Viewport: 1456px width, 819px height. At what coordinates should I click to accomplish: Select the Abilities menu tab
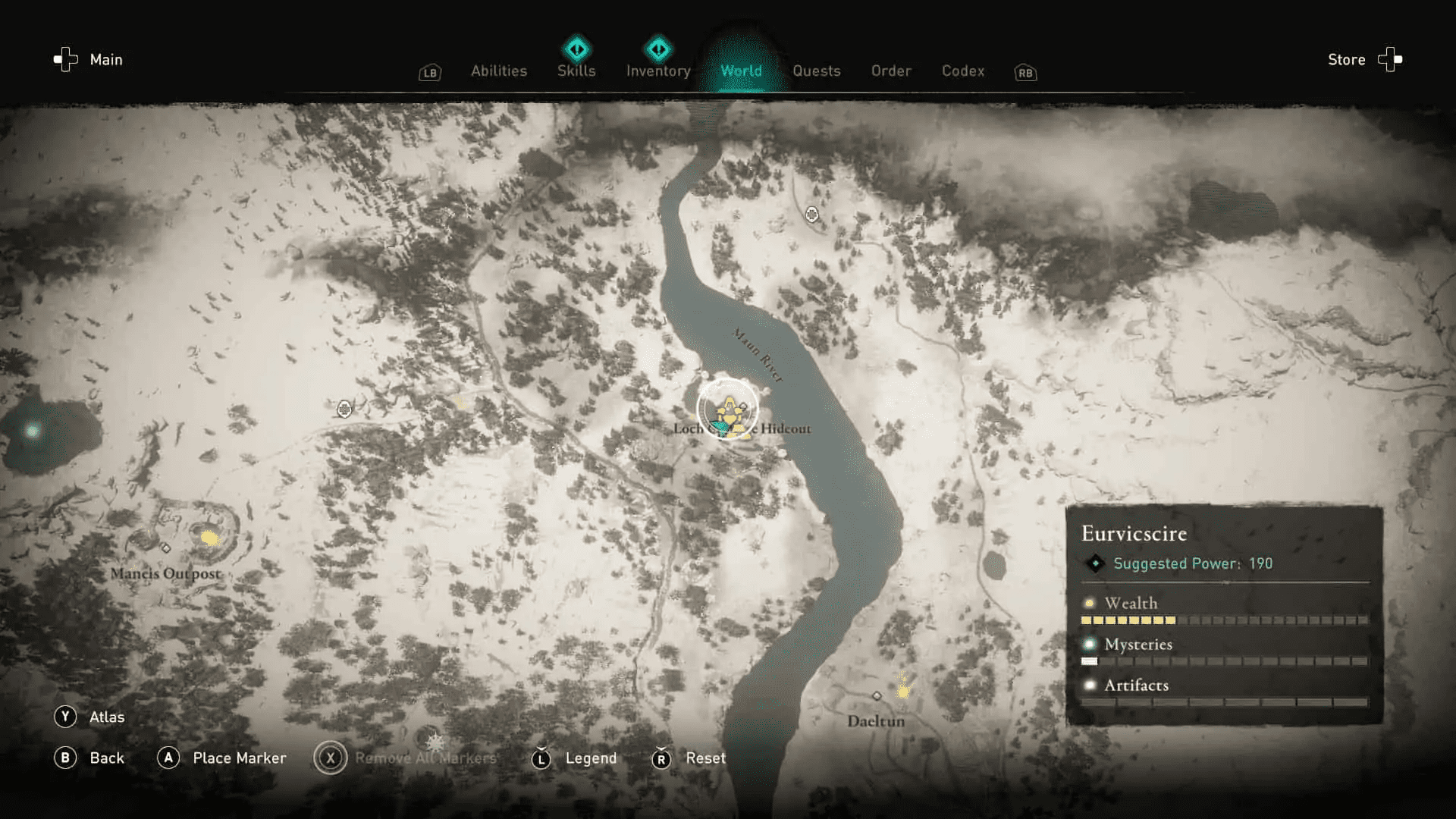tap(498, 71)
